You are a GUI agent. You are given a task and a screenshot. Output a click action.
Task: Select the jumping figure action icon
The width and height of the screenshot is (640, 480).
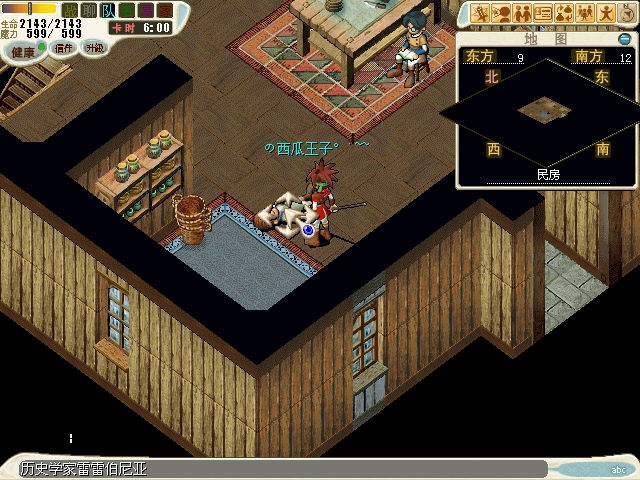(x=606, y=14)
